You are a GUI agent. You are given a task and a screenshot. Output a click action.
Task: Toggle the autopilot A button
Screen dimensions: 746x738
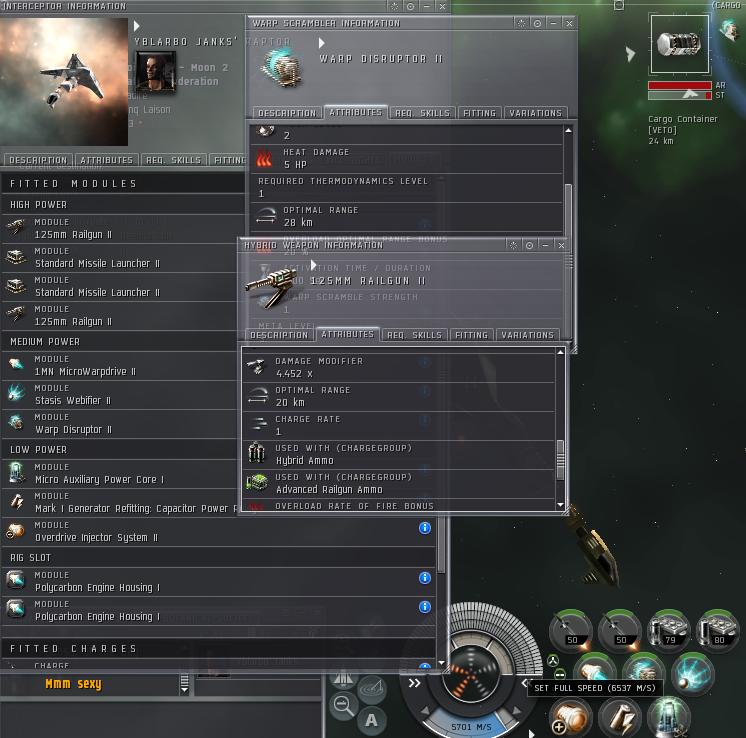click(x=372, y=719)
